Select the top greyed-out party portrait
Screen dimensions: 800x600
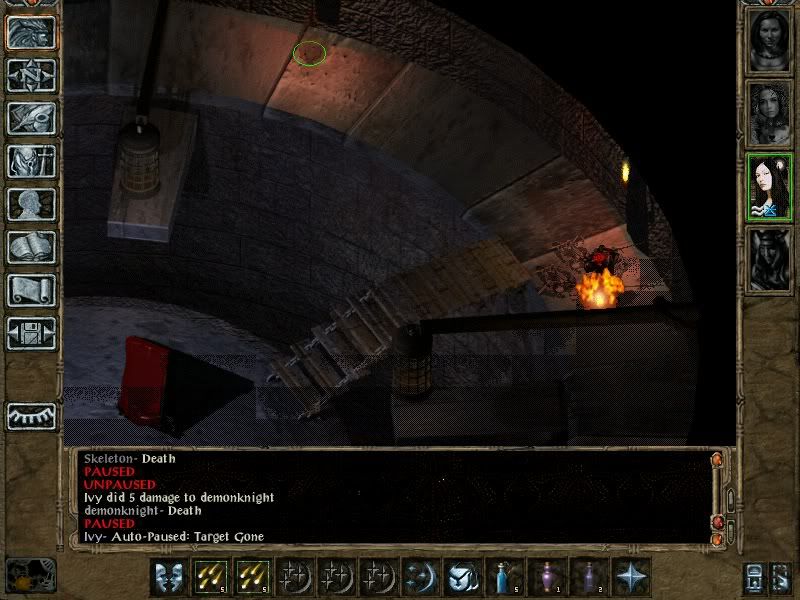(x=770, y=41)
